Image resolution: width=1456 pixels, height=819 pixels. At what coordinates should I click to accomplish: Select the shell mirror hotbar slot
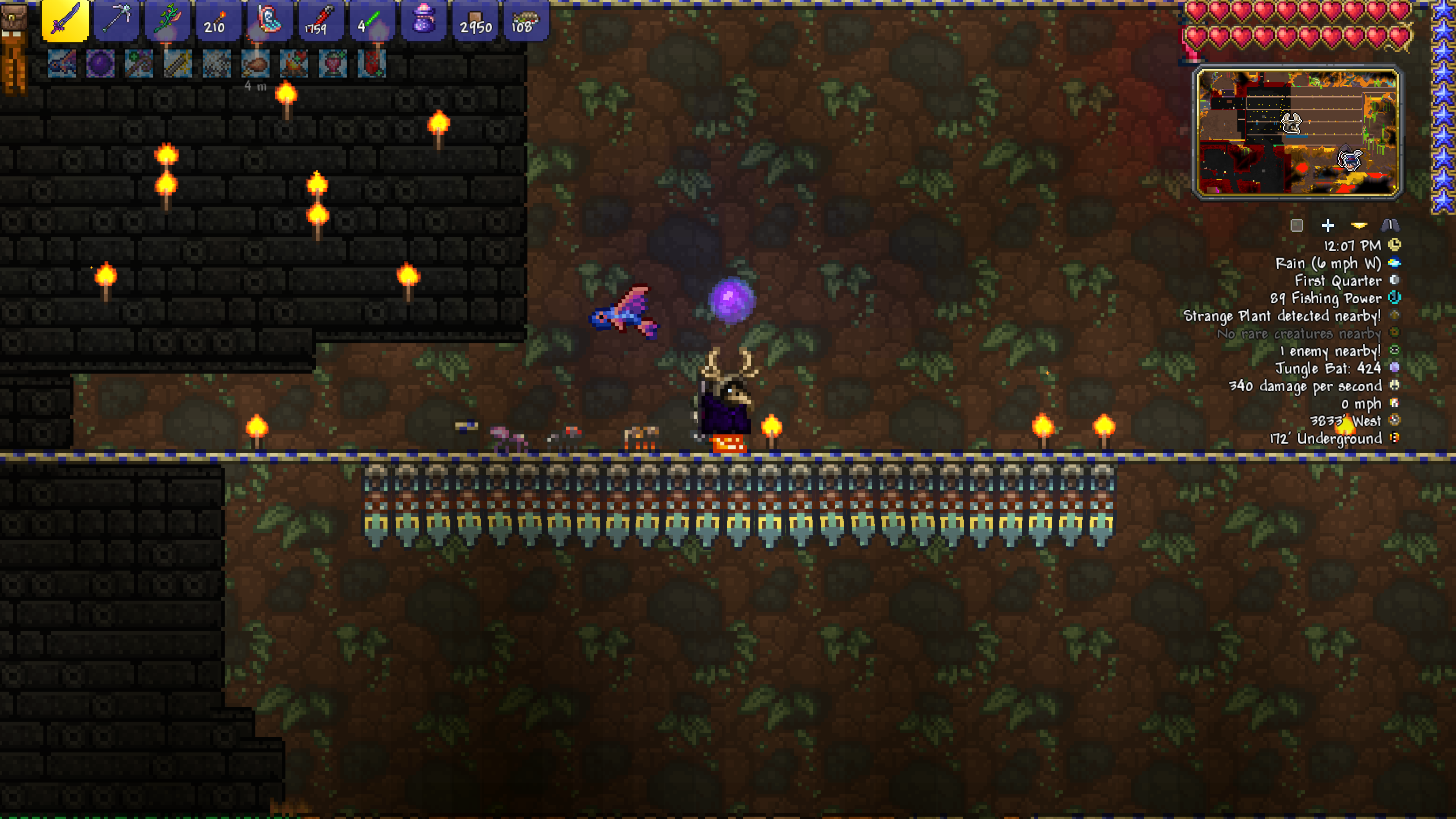pyautogui.click(x=269, y=21)
